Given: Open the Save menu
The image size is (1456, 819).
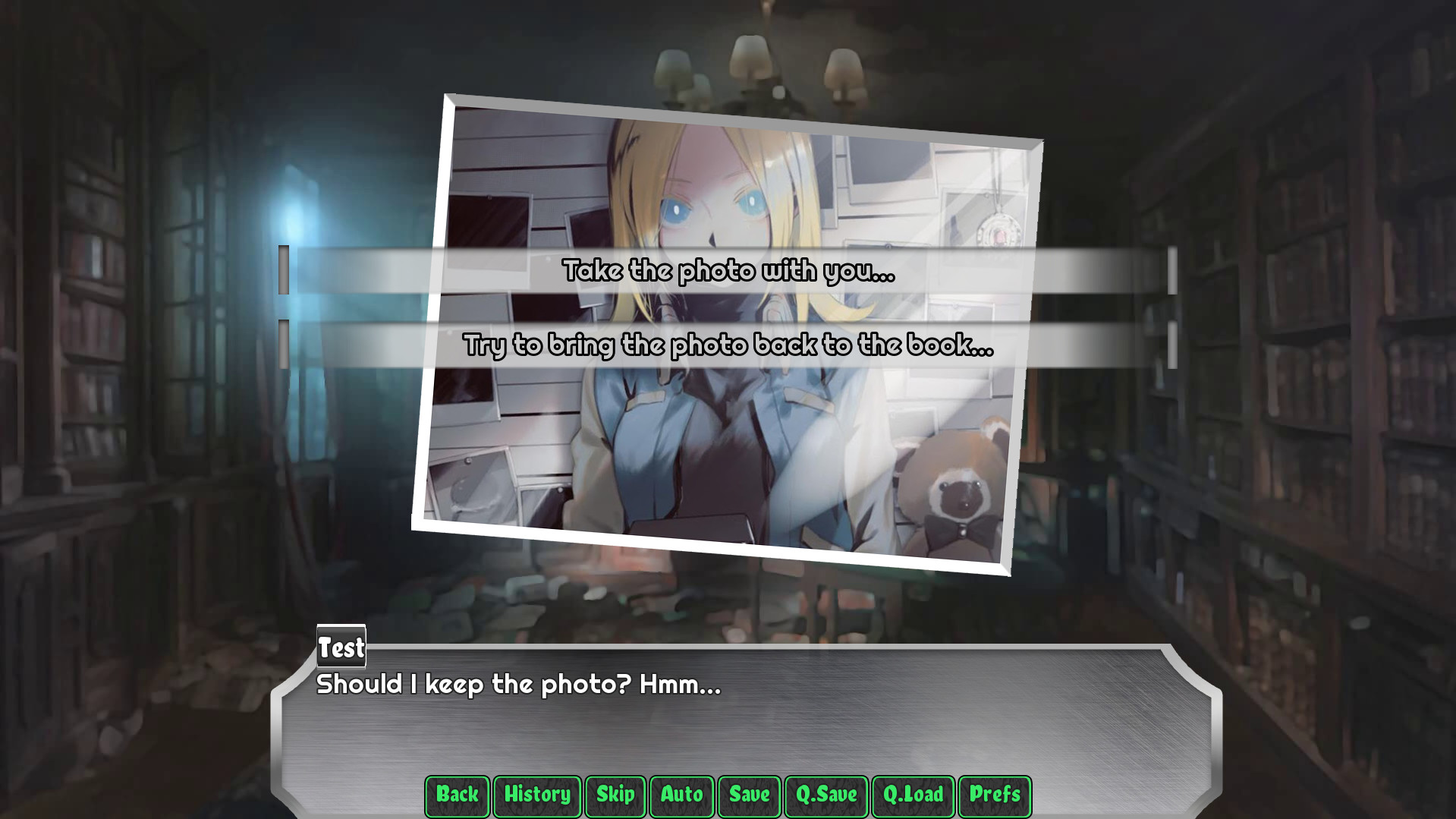Looking at the screenshot, I should [x=749, y=795].
